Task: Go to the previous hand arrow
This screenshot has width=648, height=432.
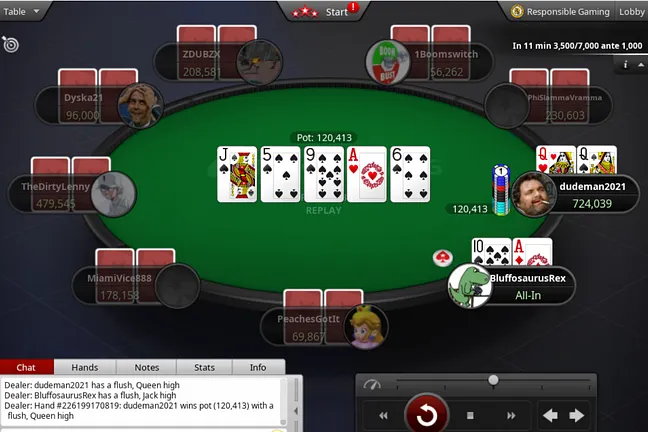Action: pyautogui.click(x=550, y=415)
